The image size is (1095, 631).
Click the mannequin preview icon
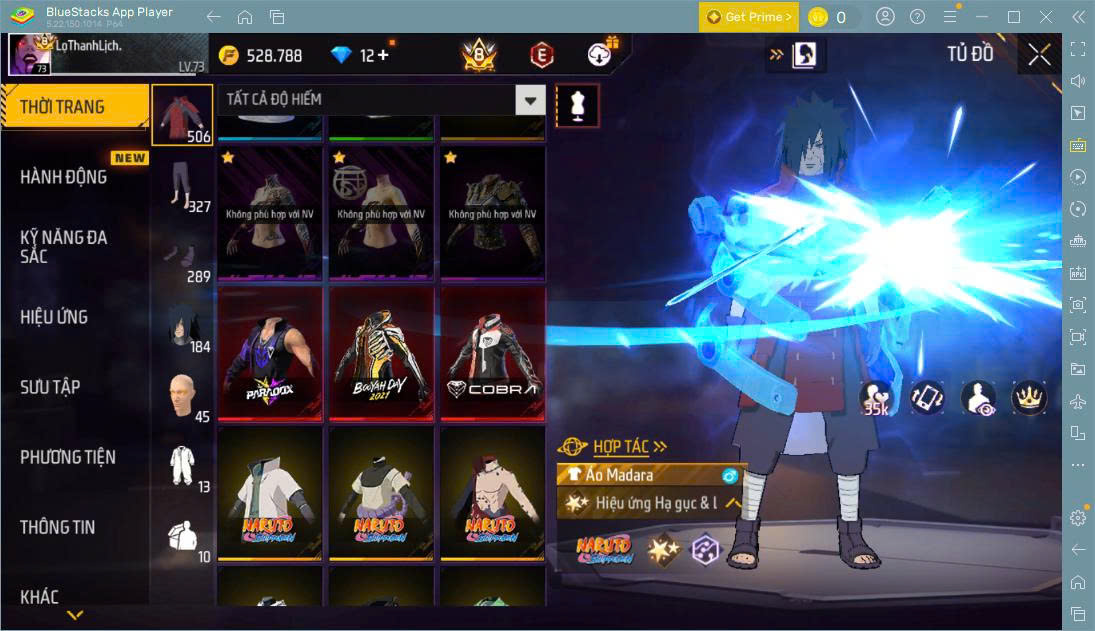click(x=577, y=105)
